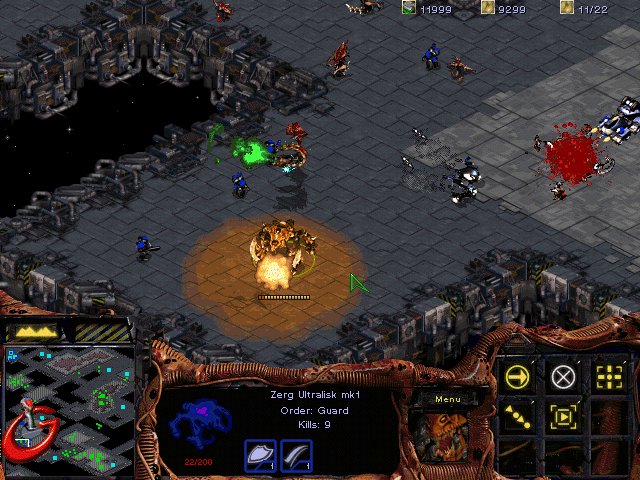
Task: Open the game Menu
Action: tap(446, 400)
